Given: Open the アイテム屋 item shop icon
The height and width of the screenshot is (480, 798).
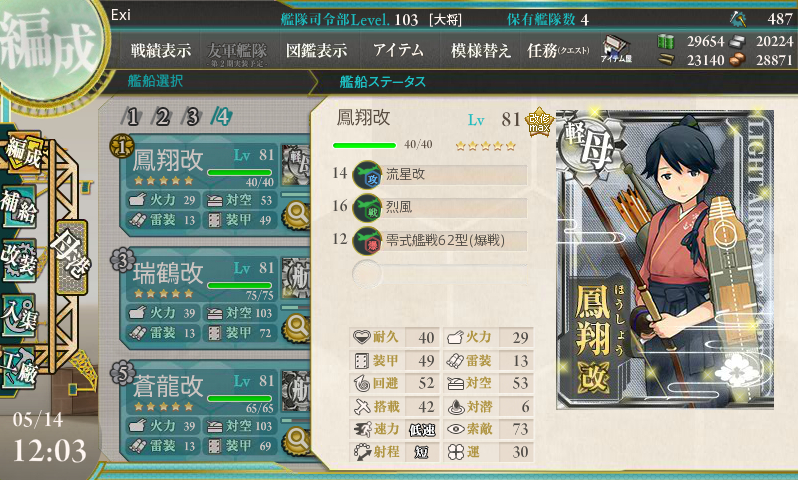Looking at the screenshot, I should tap(616, 49).
